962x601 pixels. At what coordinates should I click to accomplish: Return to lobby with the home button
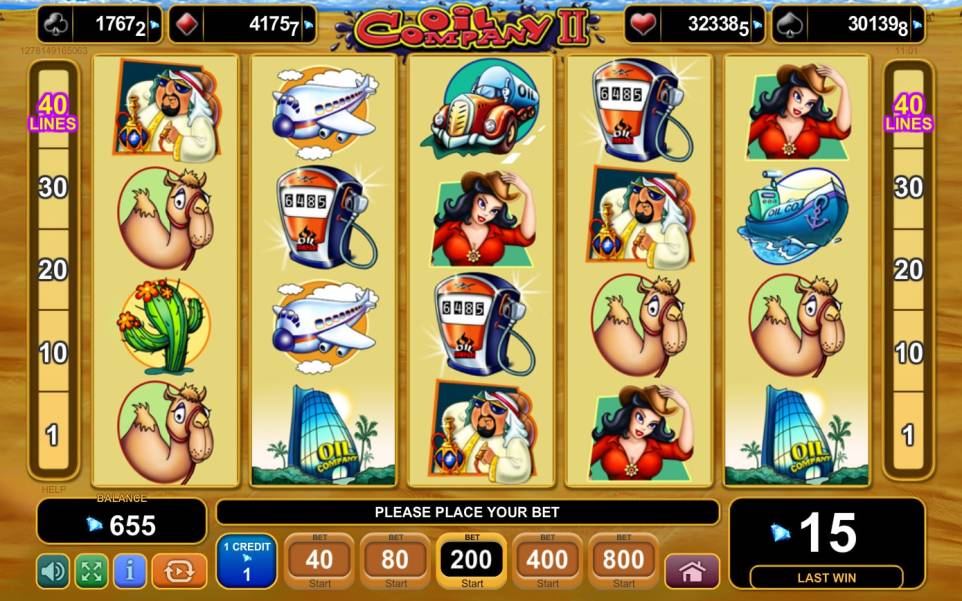pos(692,571)
